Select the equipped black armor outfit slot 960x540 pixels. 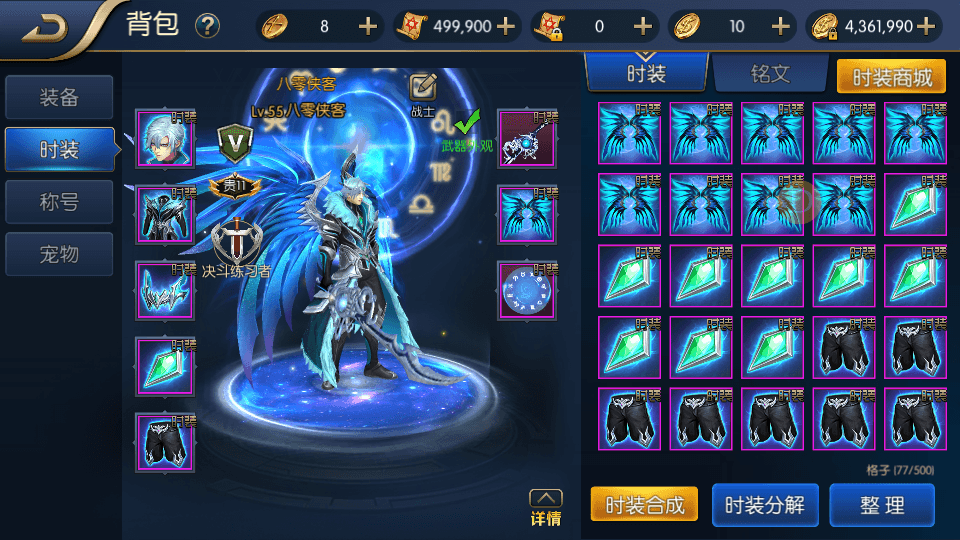click(x=165, y=215)
